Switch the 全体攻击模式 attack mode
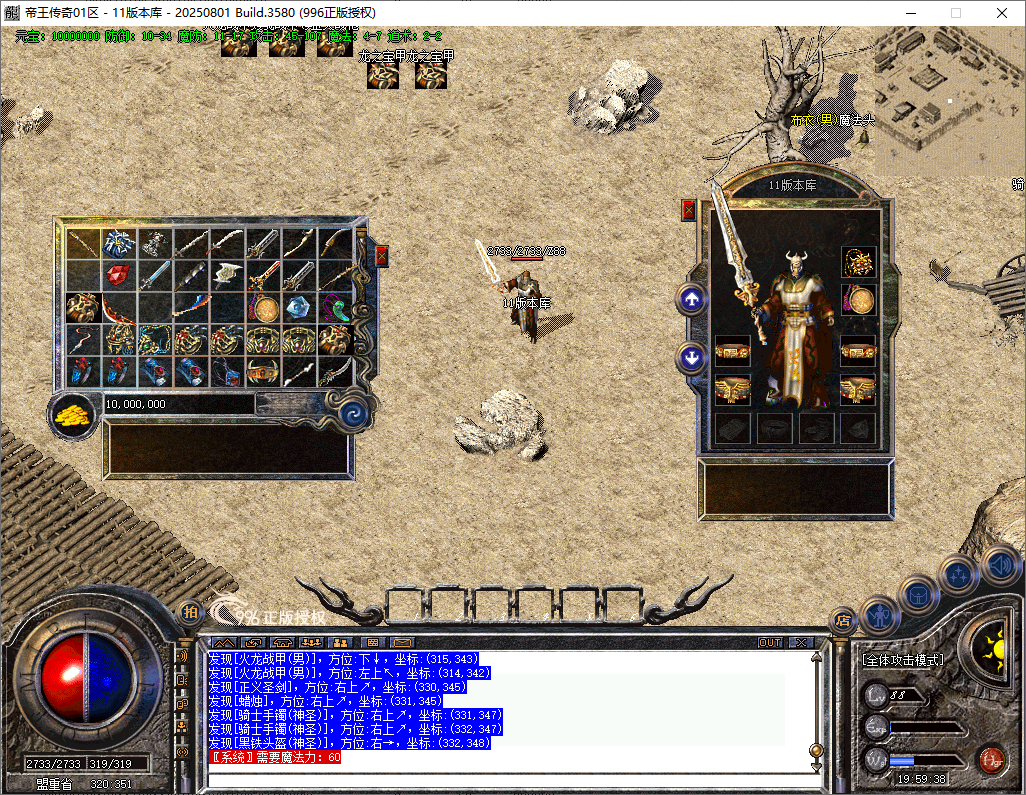The width and height of the screenshot is (1026, 795). coord(902,660)
